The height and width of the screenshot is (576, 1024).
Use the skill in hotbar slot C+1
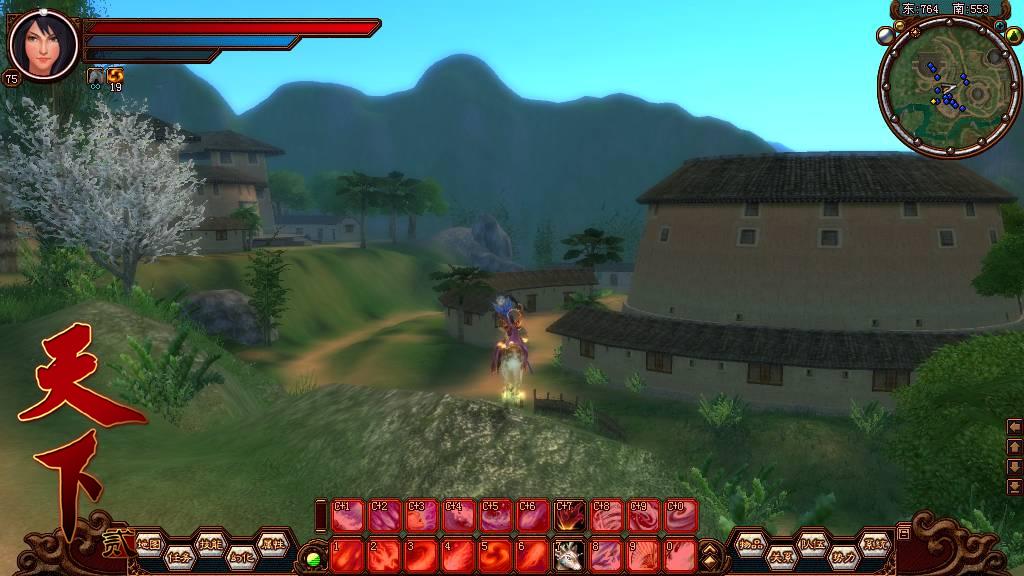click(348, 516)
